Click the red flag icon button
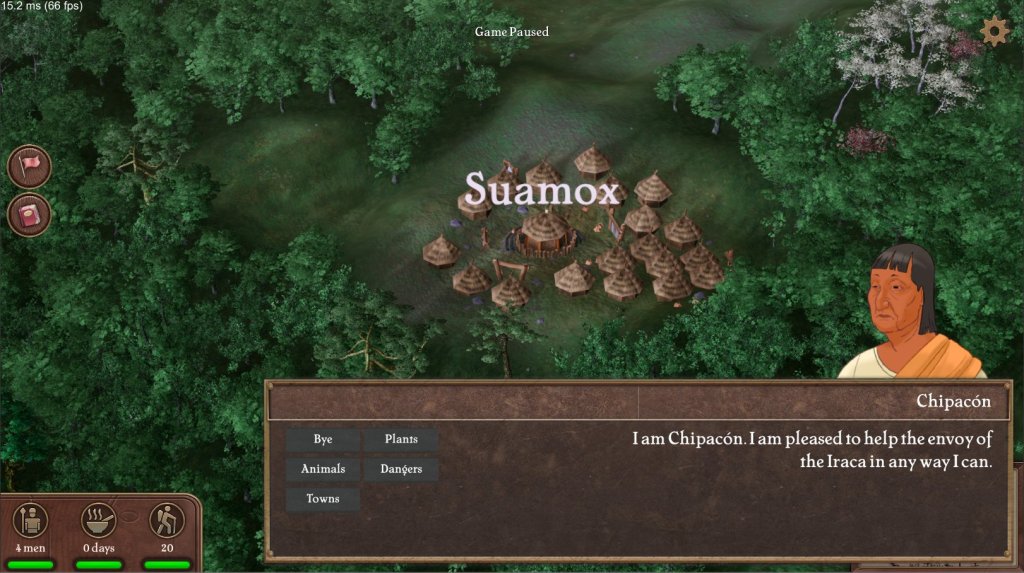 [x=30, y=165]
